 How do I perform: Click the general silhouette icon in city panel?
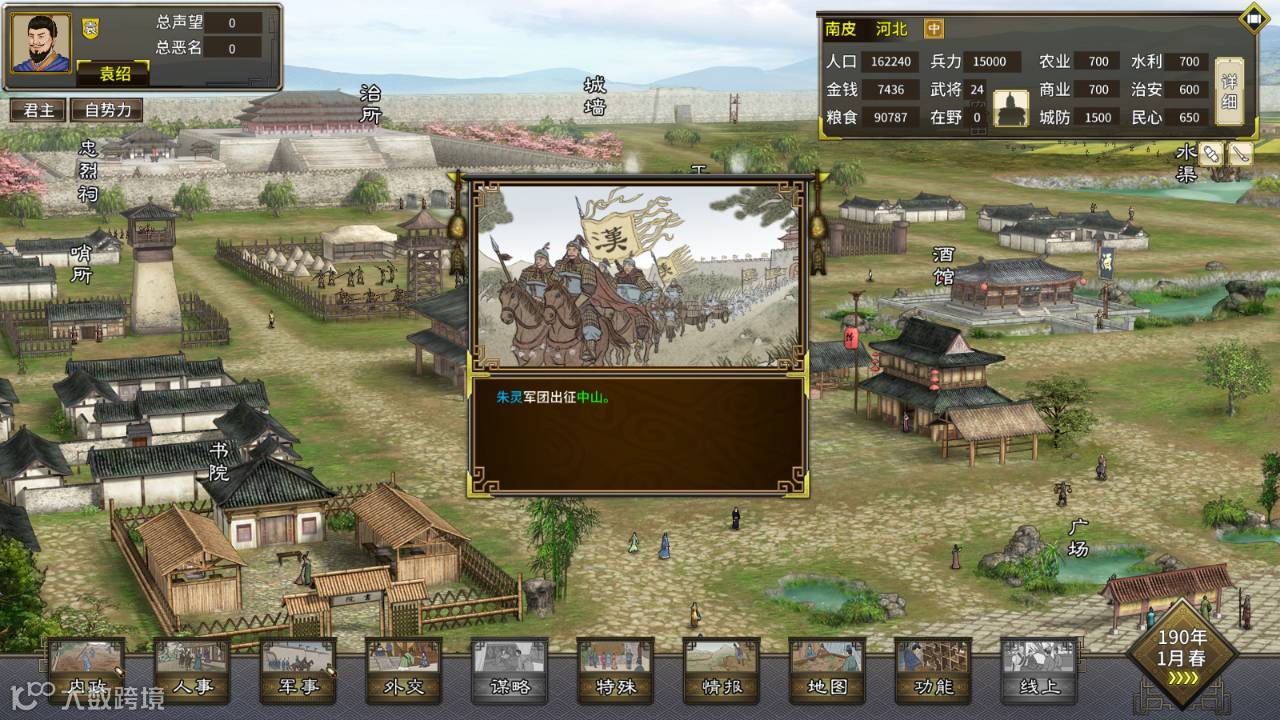(1010, 108)
